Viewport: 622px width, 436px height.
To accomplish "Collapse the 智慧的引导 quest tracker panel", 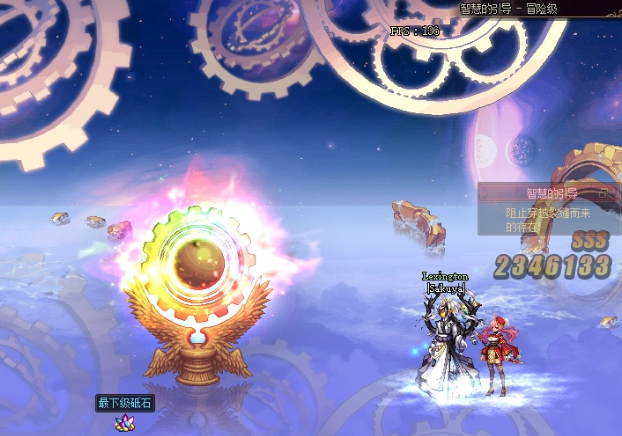I will (602, 193).
